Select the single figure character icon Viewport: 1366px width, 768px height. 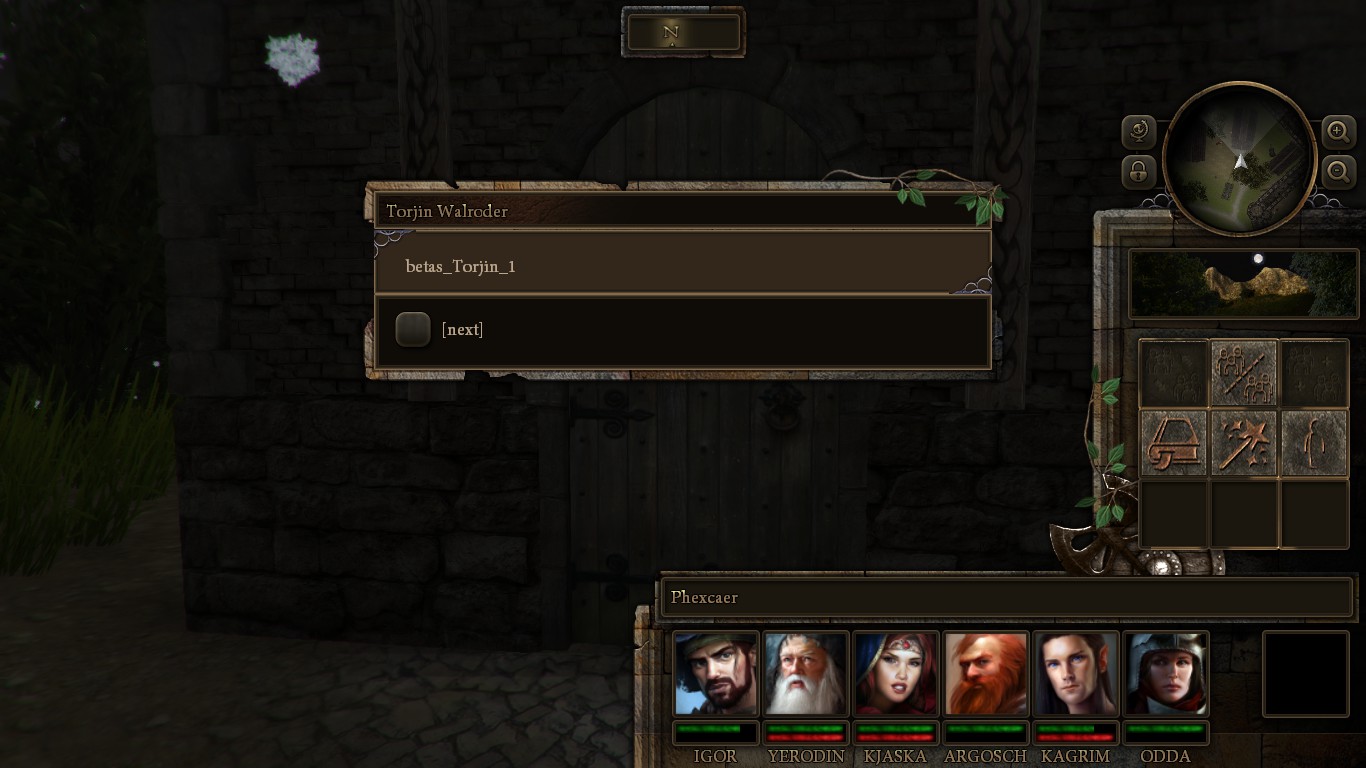[1314, 442]
